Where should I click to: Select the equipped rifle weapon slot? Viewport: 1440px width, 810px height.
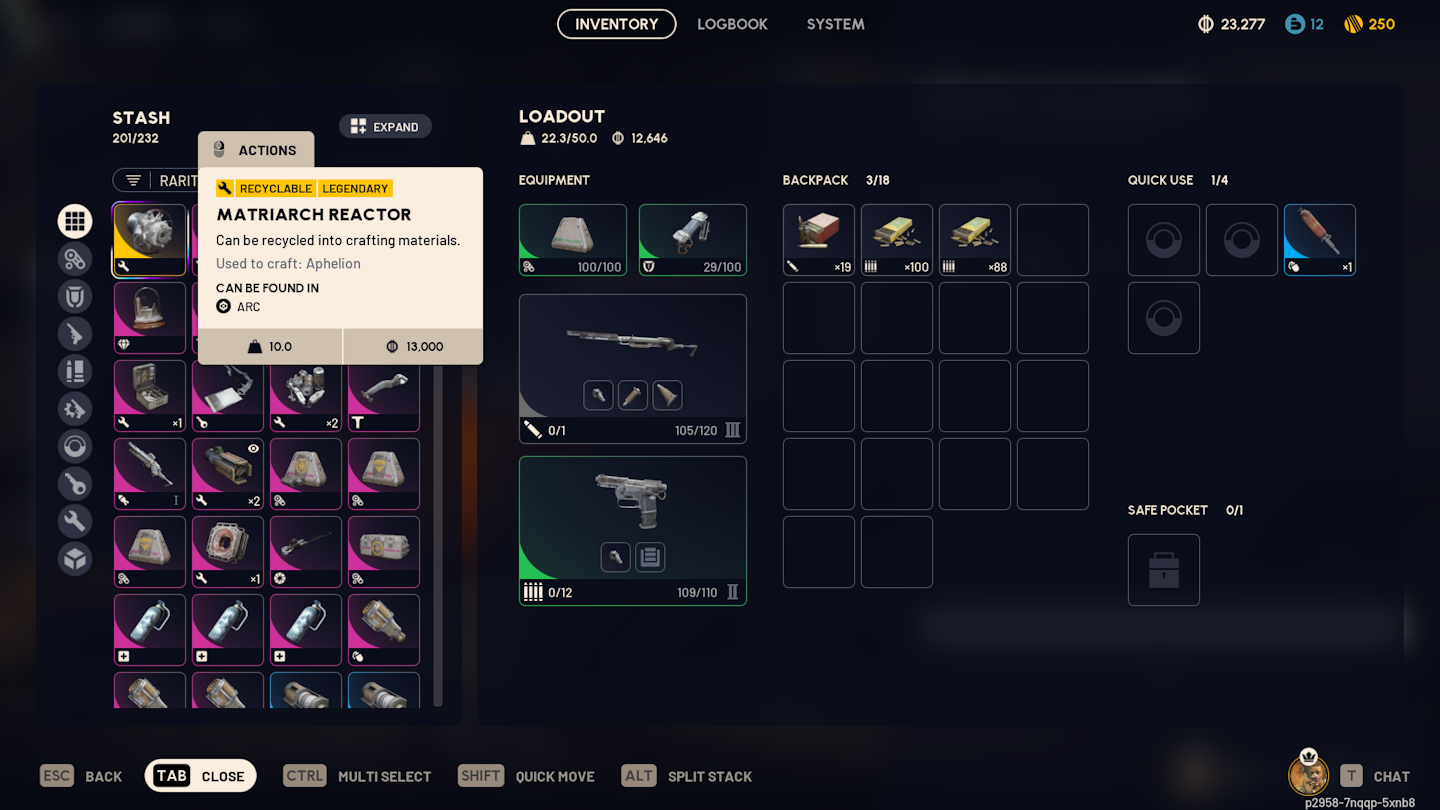click(x=632, y=368)
